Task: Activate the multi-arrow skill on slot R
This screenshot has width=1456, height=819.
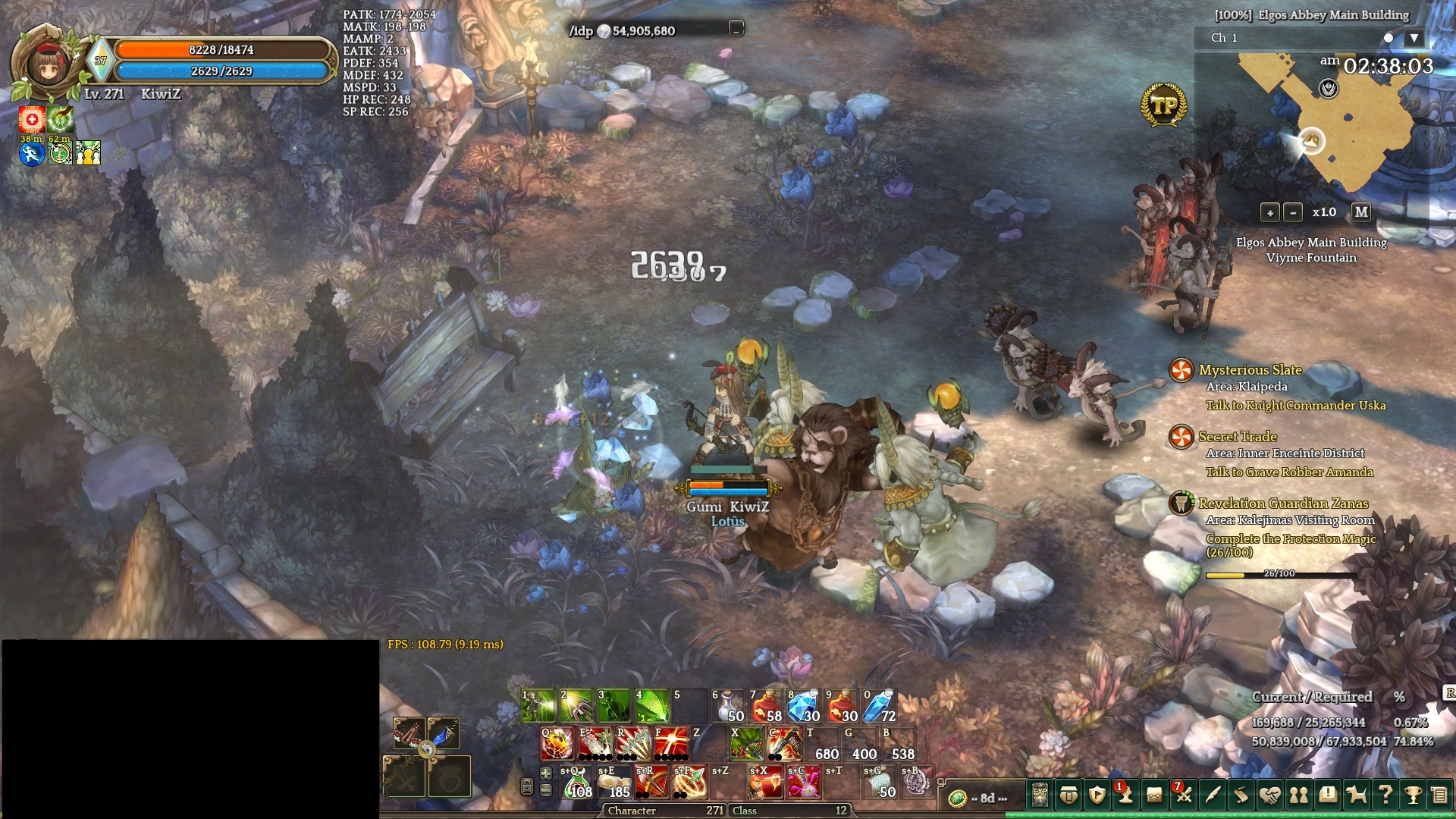Action: pos(633,744)
